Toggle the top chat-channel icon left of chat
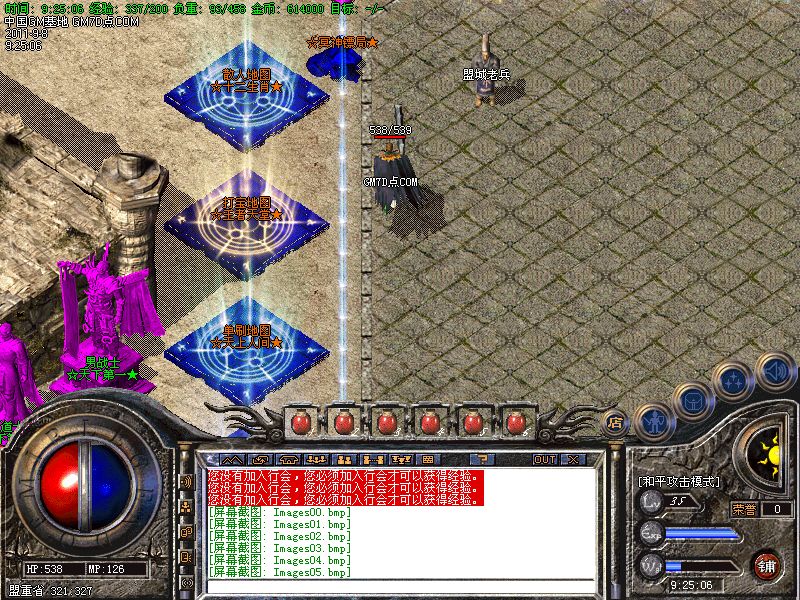This screenshot has height=600, width=800. (186, 481)
